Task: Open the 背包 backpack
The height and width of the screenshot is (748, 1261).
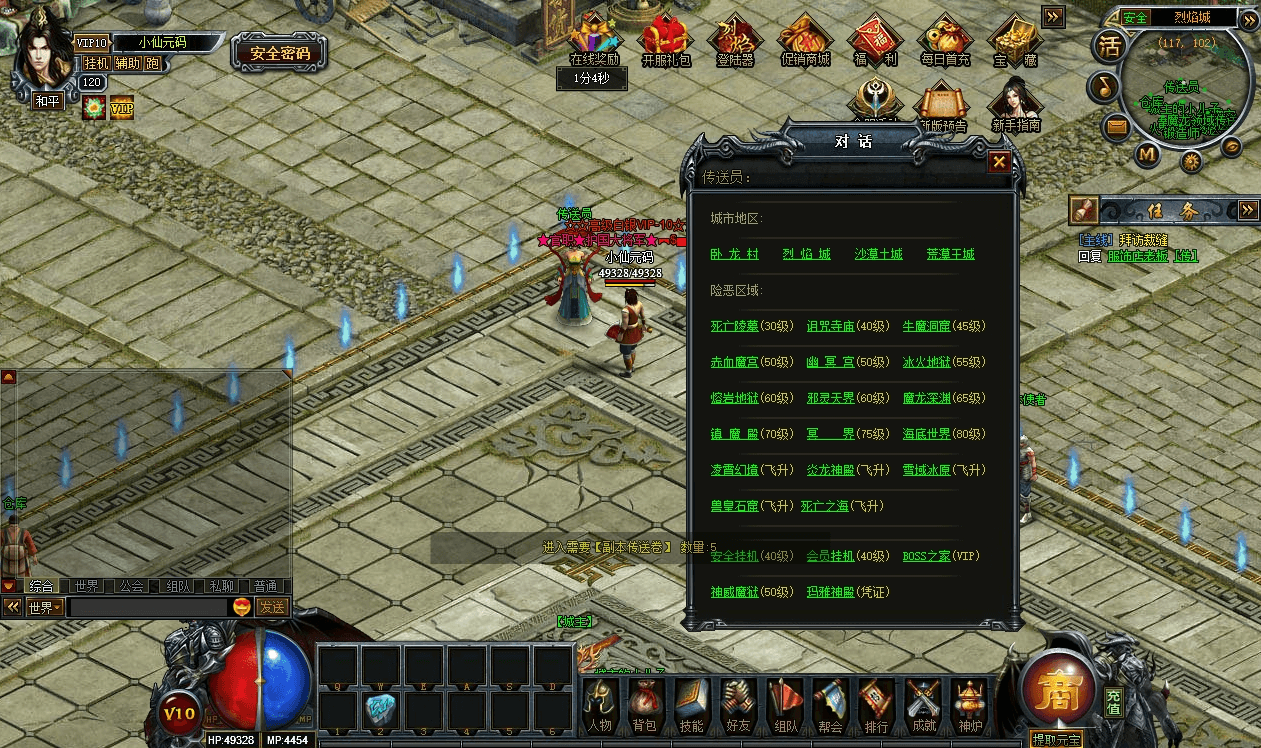Action: click(x=643, y=707)
